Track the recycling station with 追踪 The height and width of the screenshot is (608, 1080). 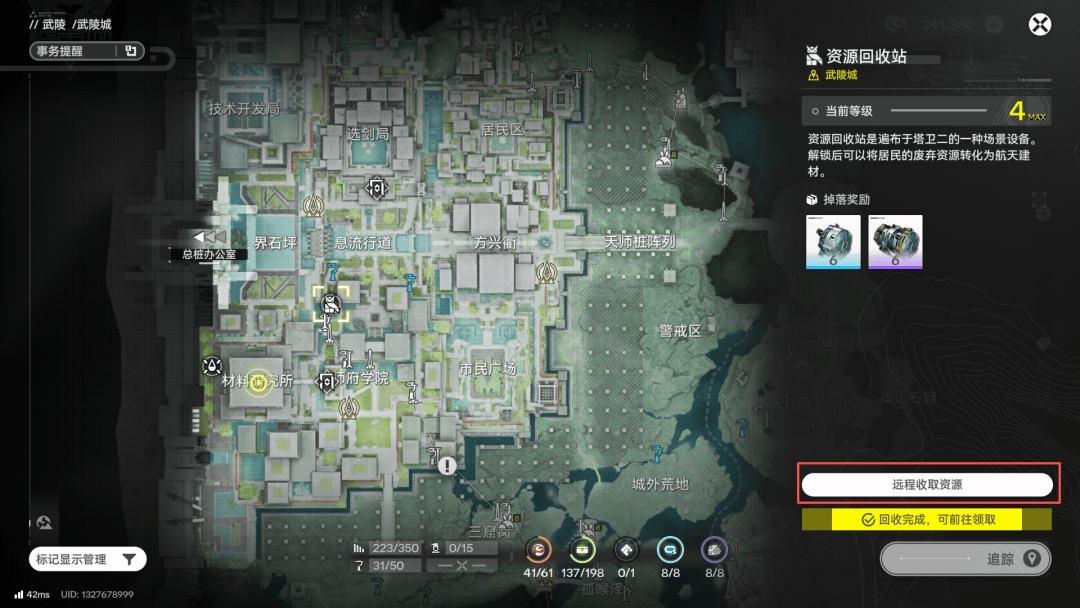[x=966, y=559]
